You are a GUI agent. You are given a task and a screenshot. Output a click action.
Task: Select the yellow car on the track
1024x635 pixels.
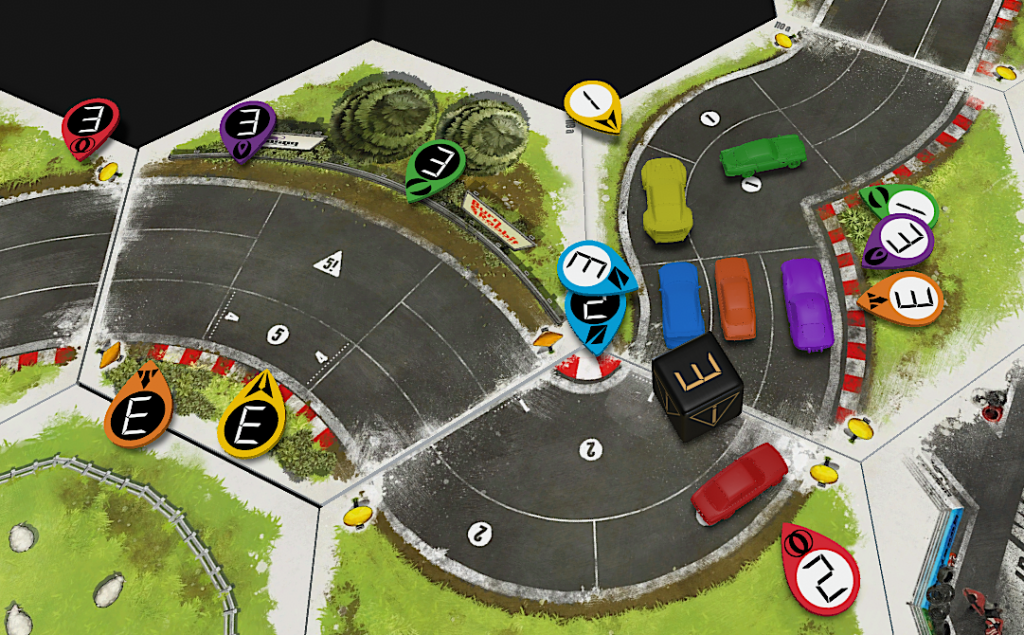(666, 199)
